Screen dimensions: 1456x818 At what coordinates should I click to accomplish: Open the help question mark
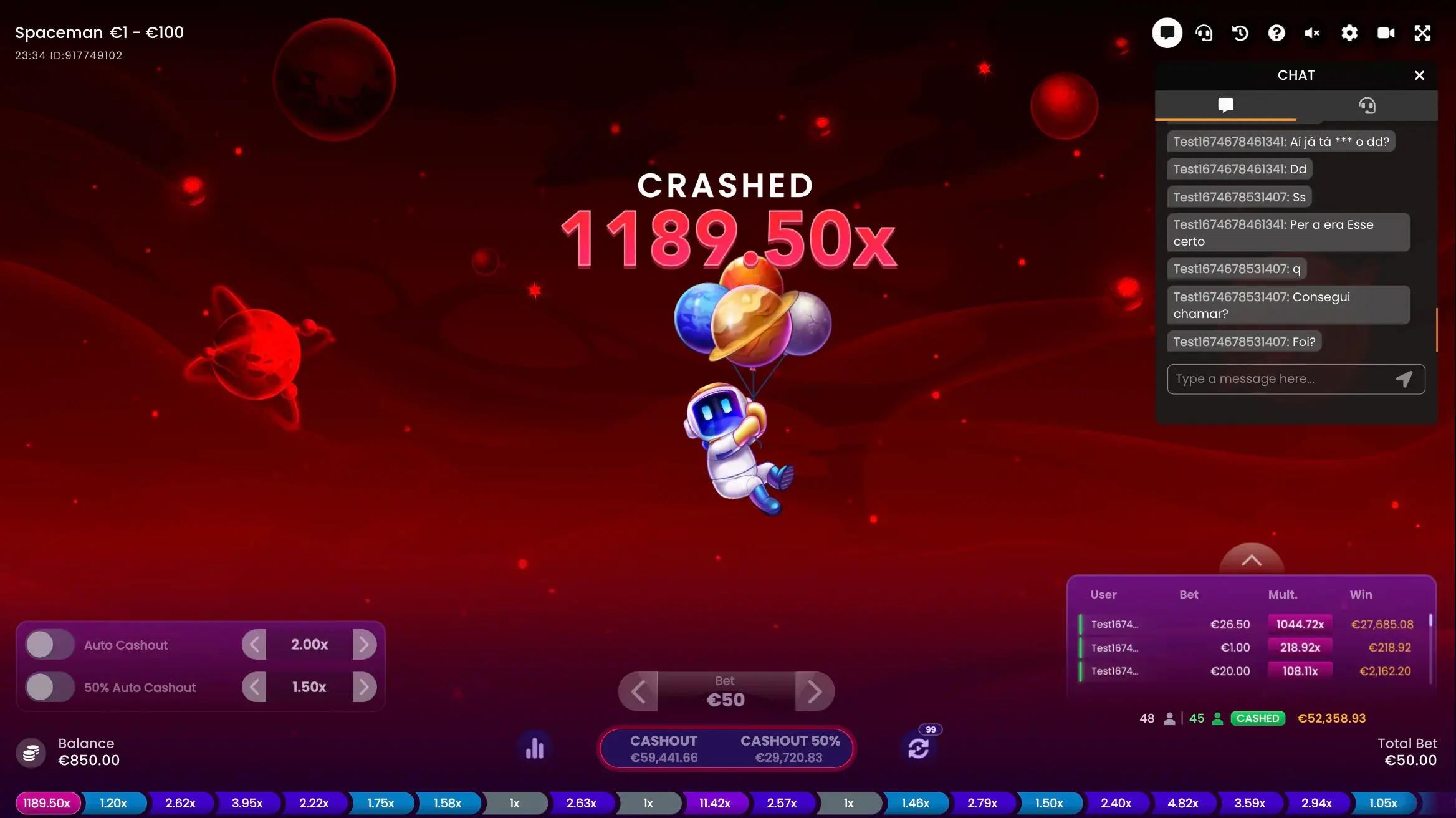[x=1276, y=33]
